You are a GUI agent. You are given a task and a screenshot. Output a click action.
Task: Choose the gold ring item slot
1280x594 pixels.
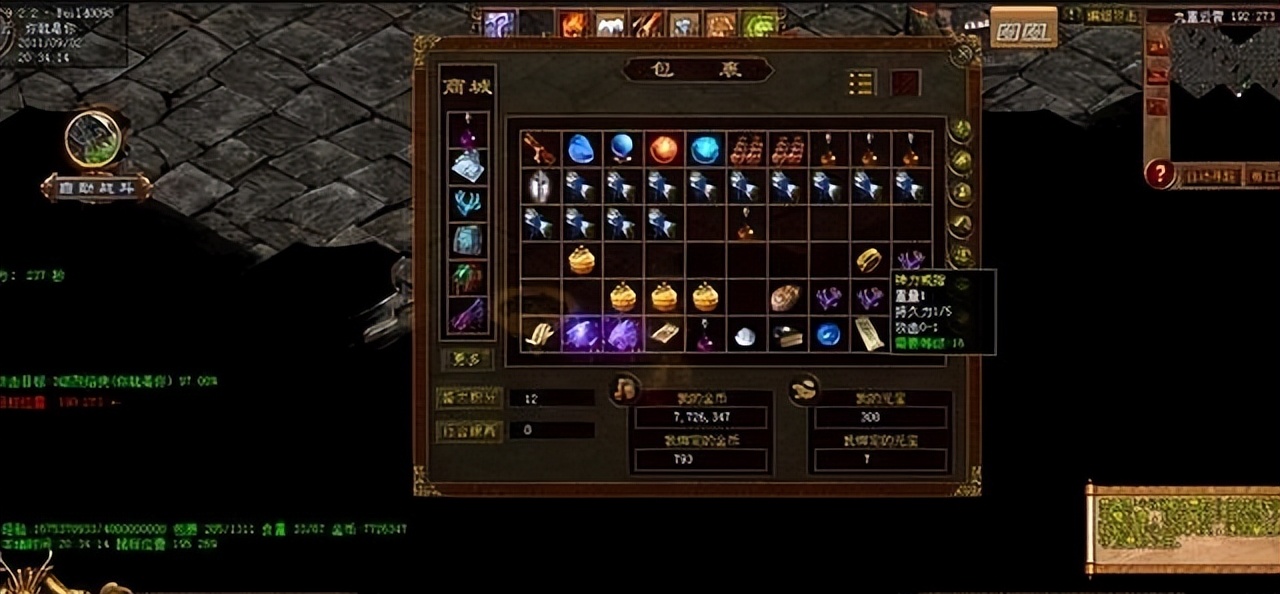point(868,260)
